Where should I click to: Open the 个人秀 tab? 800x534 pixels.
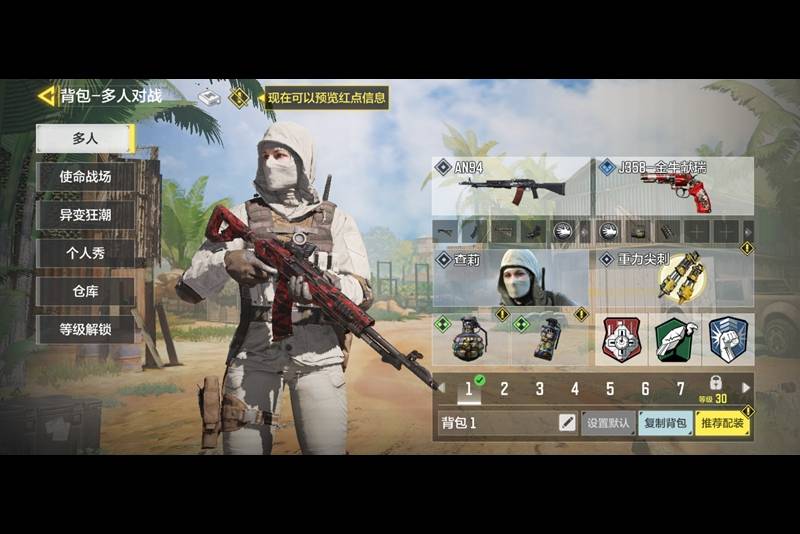pos(85,253)
